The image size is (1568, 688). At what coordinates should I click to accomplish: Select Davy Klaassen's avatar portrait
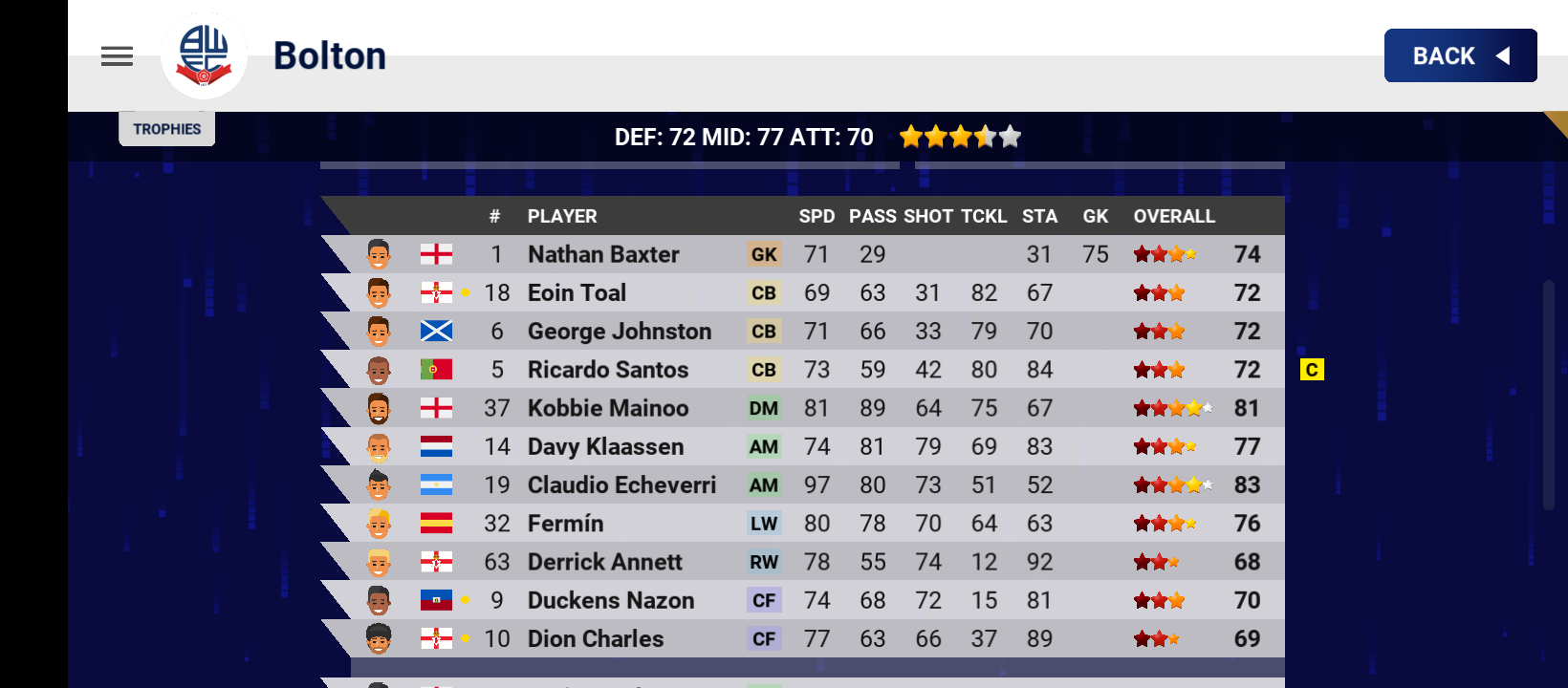coord(381,446)
